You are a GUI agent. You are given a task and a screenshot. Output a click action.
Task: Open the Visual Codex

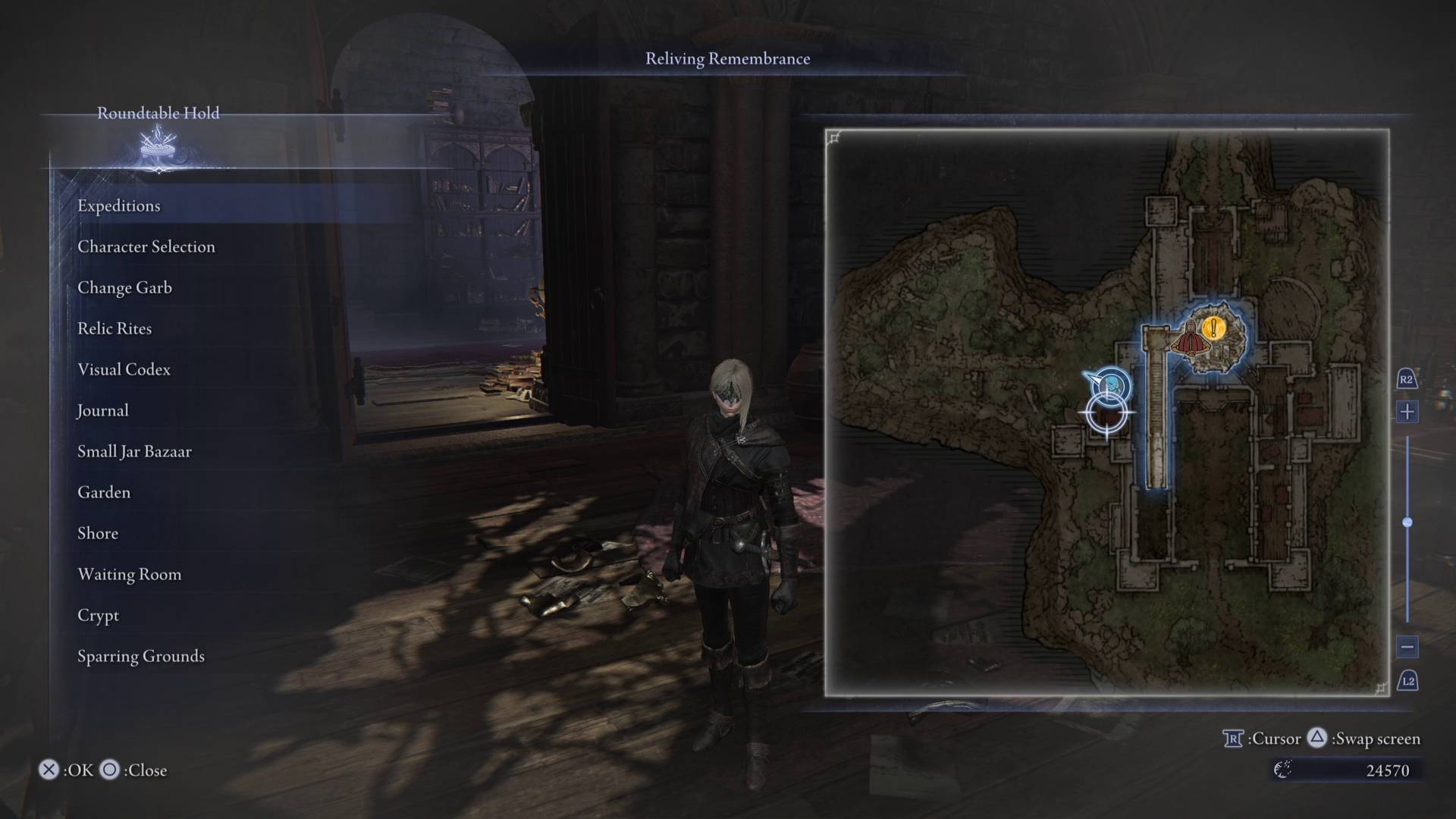point(124,369)
